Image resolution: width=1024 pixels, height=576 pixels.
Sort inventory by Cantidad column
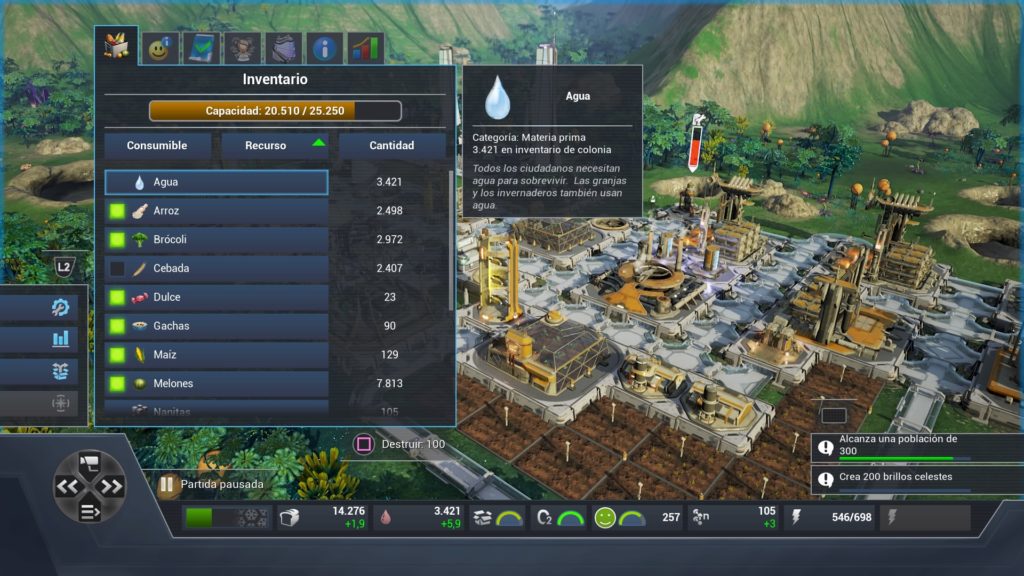(392, 146)
